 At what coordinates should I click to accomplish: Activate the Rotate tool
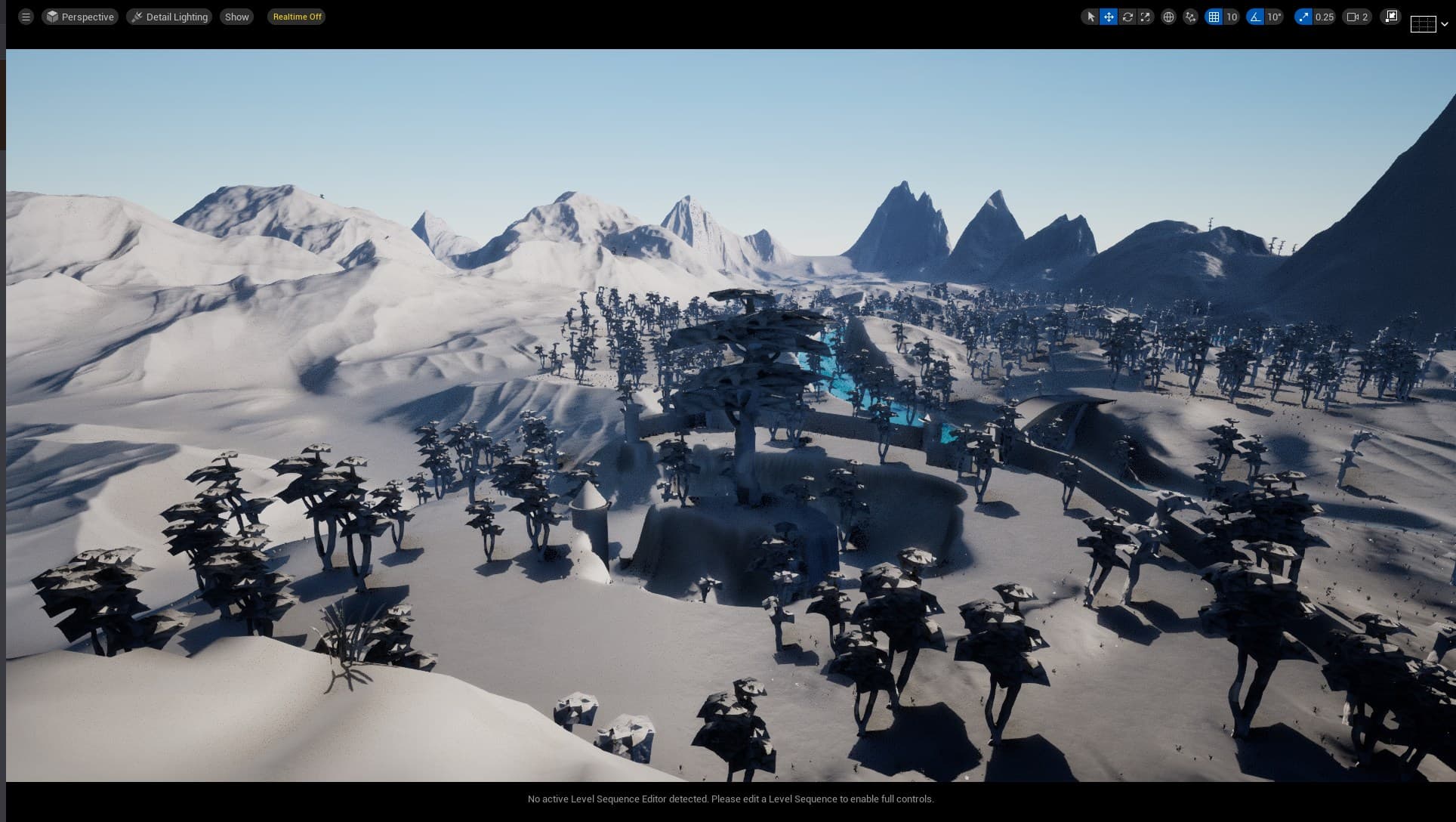coord(1127,16)
